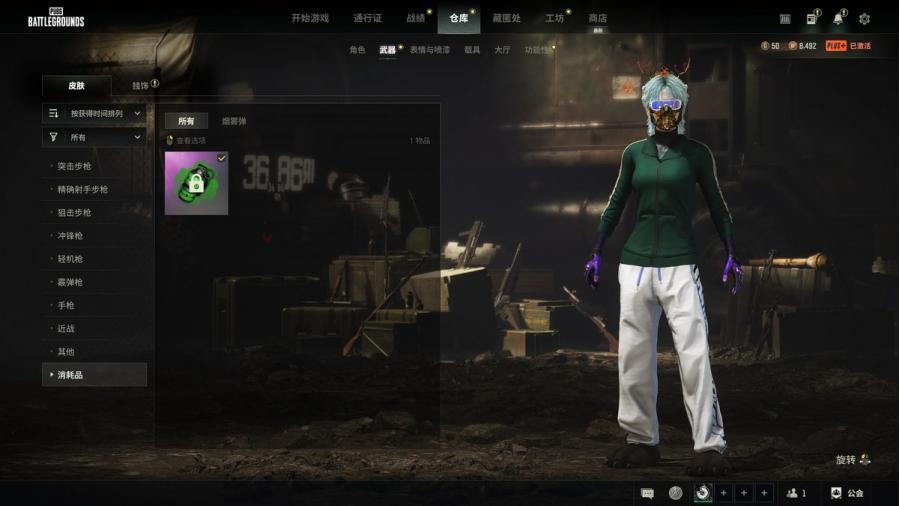The image size is (900, 506).
Task: Switch to the 角色 sub-tab
Action: click(x=357, y=48)
